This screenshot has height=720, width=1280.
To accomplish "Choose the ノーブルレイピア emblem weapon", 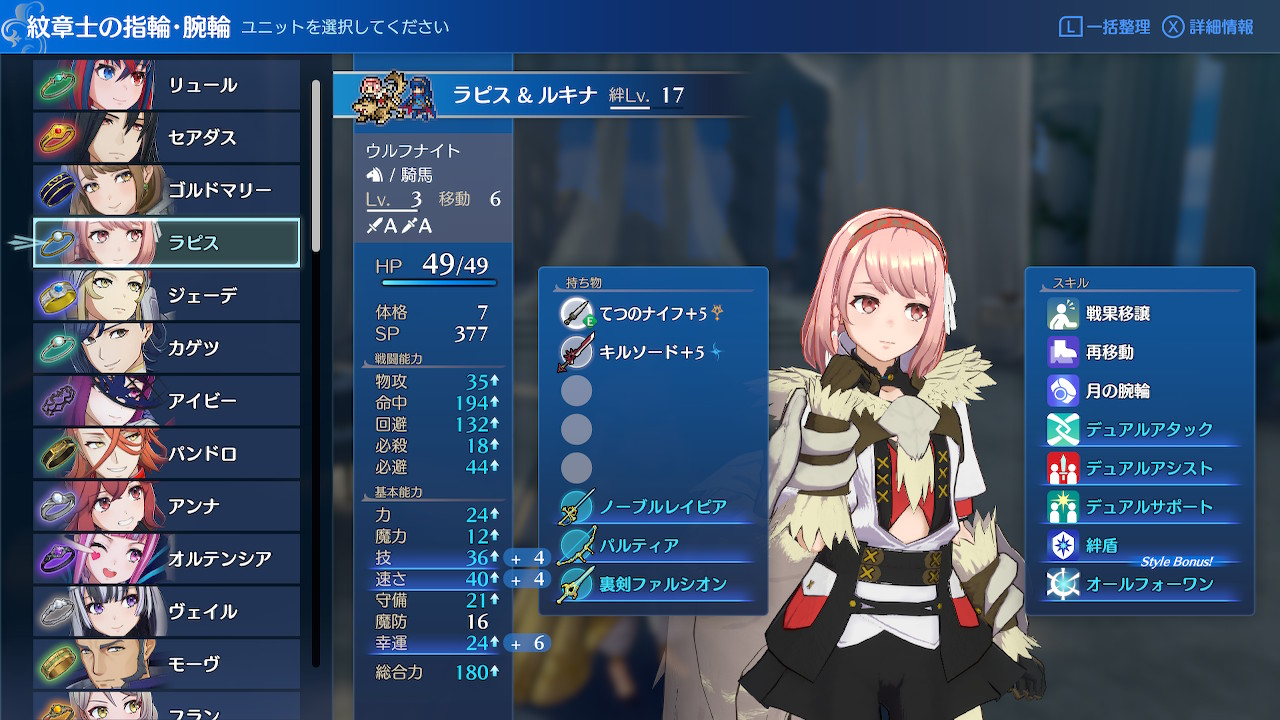I will coord(662,507).
